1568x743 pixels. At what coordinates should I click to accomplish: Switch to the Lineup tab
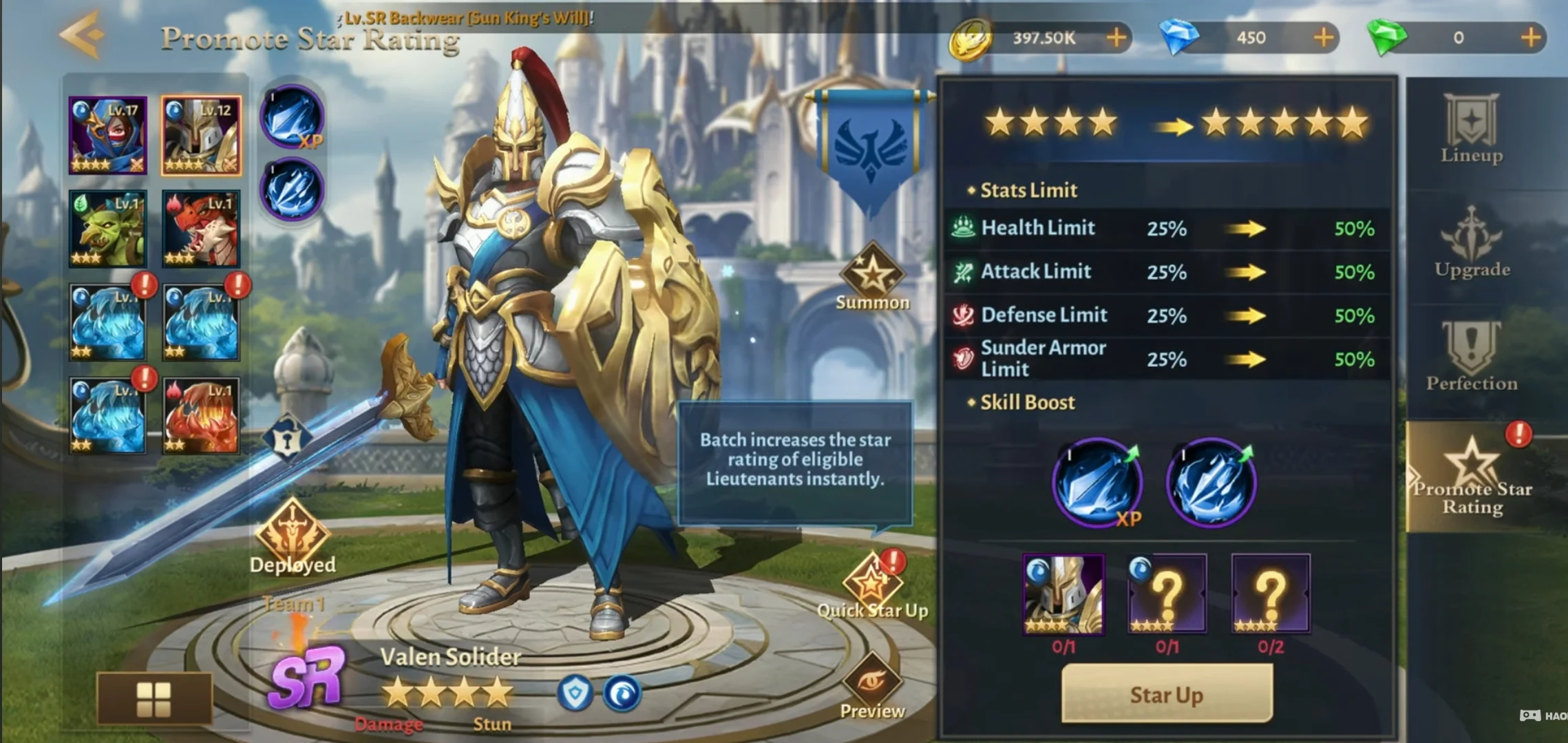pyautogui.click(x=1472, y=131)
